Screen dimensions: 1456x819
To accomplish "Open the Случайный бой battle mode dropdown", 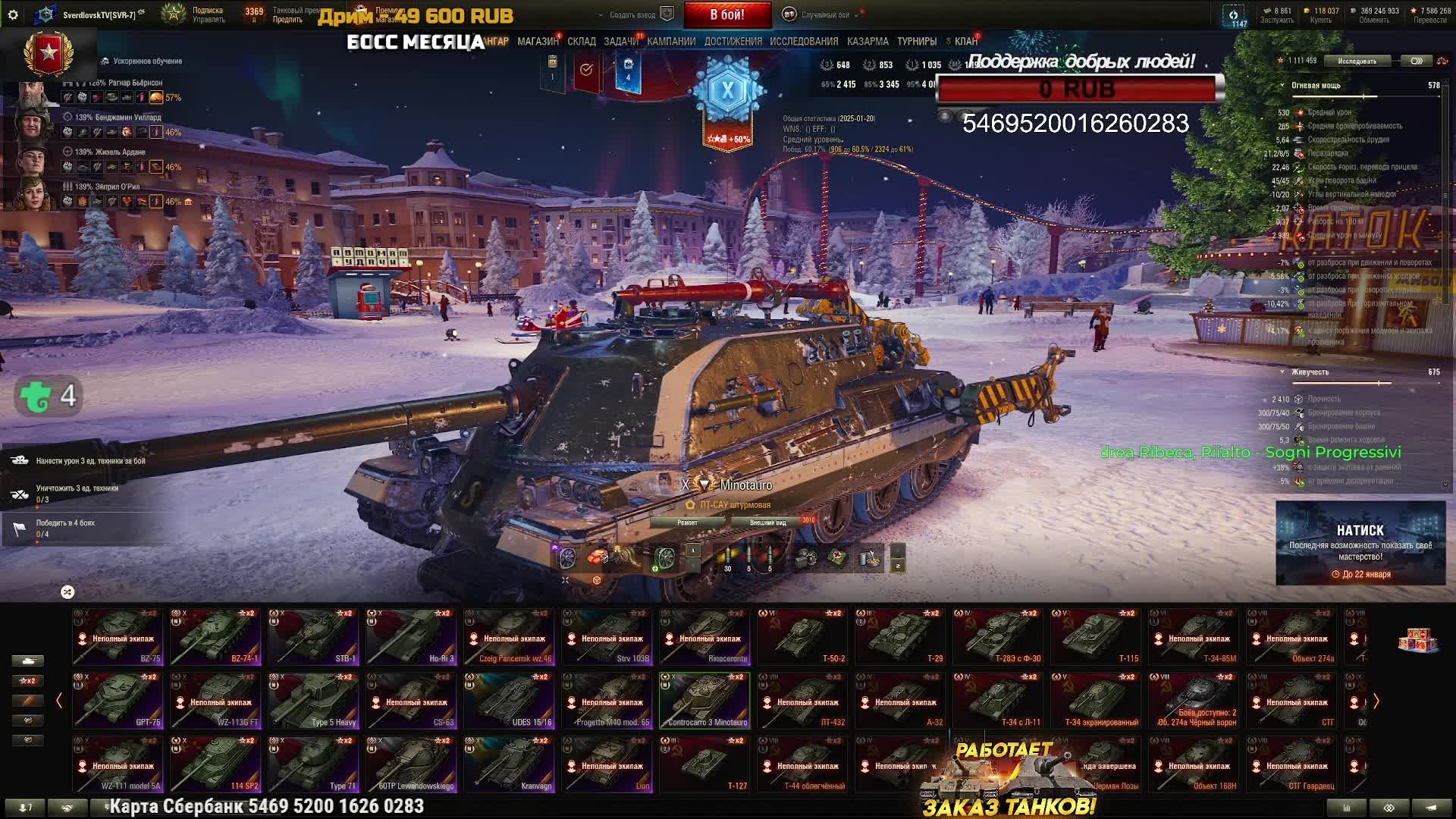I will coord(824,14).
